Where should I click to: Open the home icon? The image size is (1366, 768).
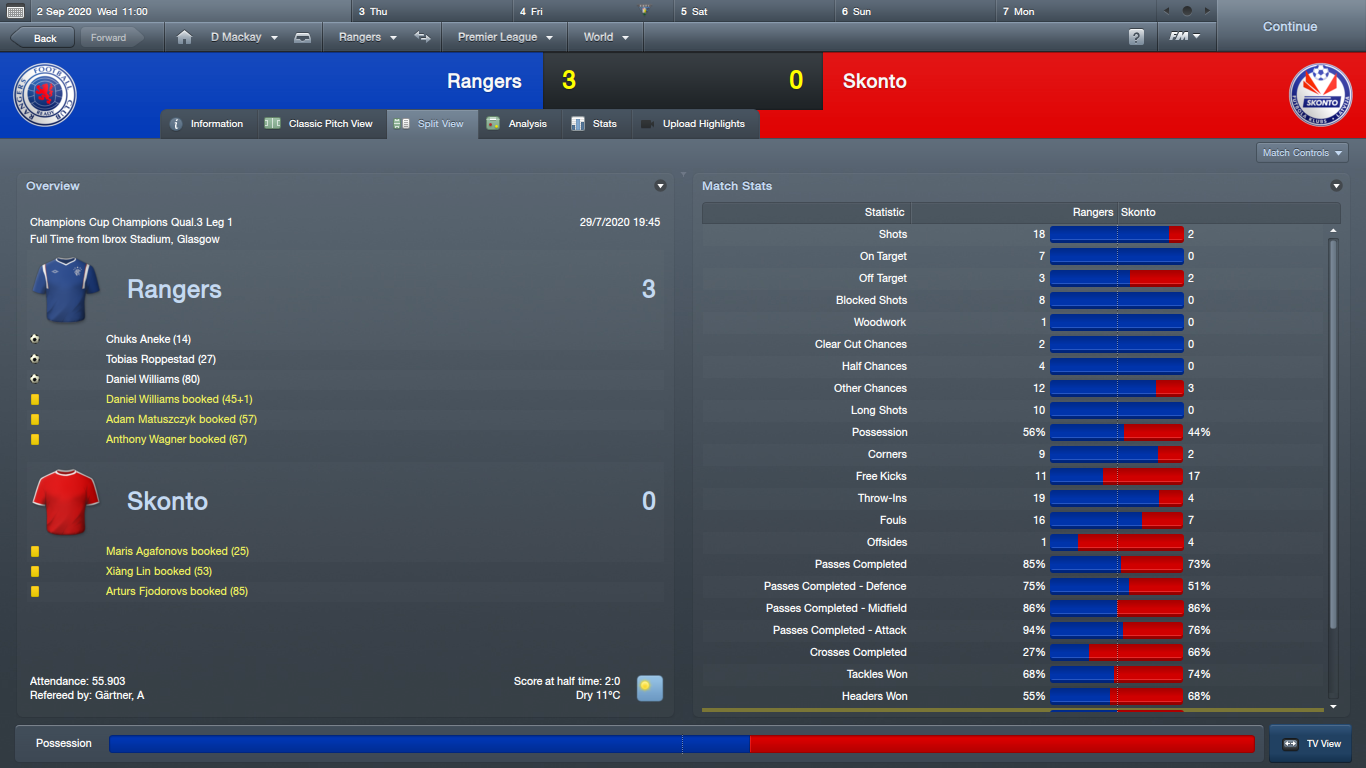[x=184, y=37]
